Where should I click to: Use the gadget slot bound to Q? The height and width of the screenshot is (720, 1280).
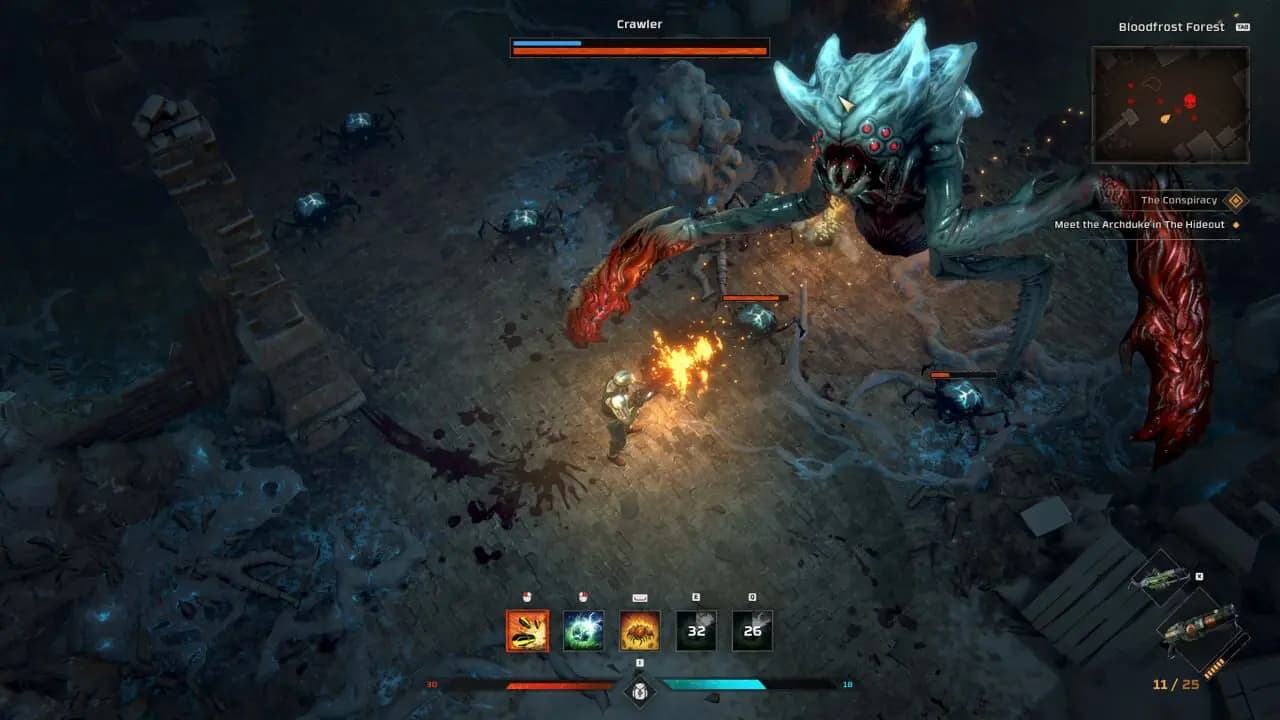point(753,629)
